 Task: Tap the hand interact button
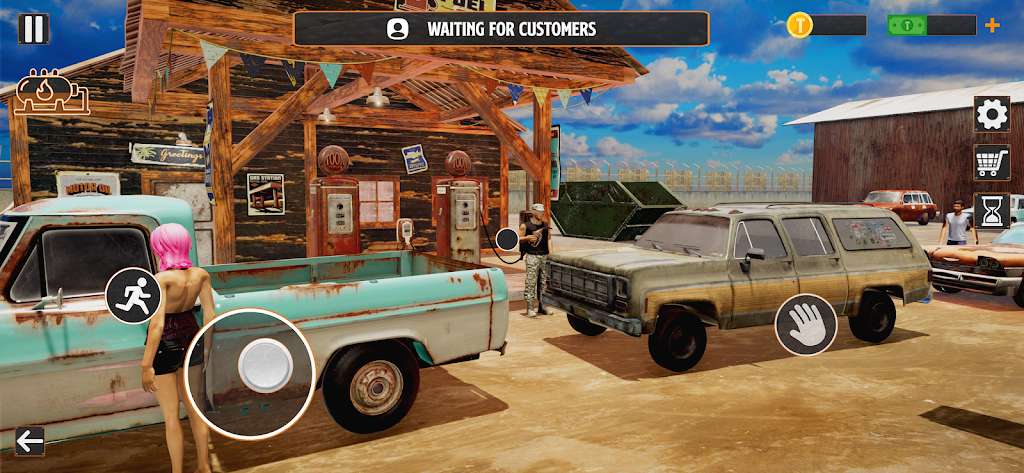point(806,325)
